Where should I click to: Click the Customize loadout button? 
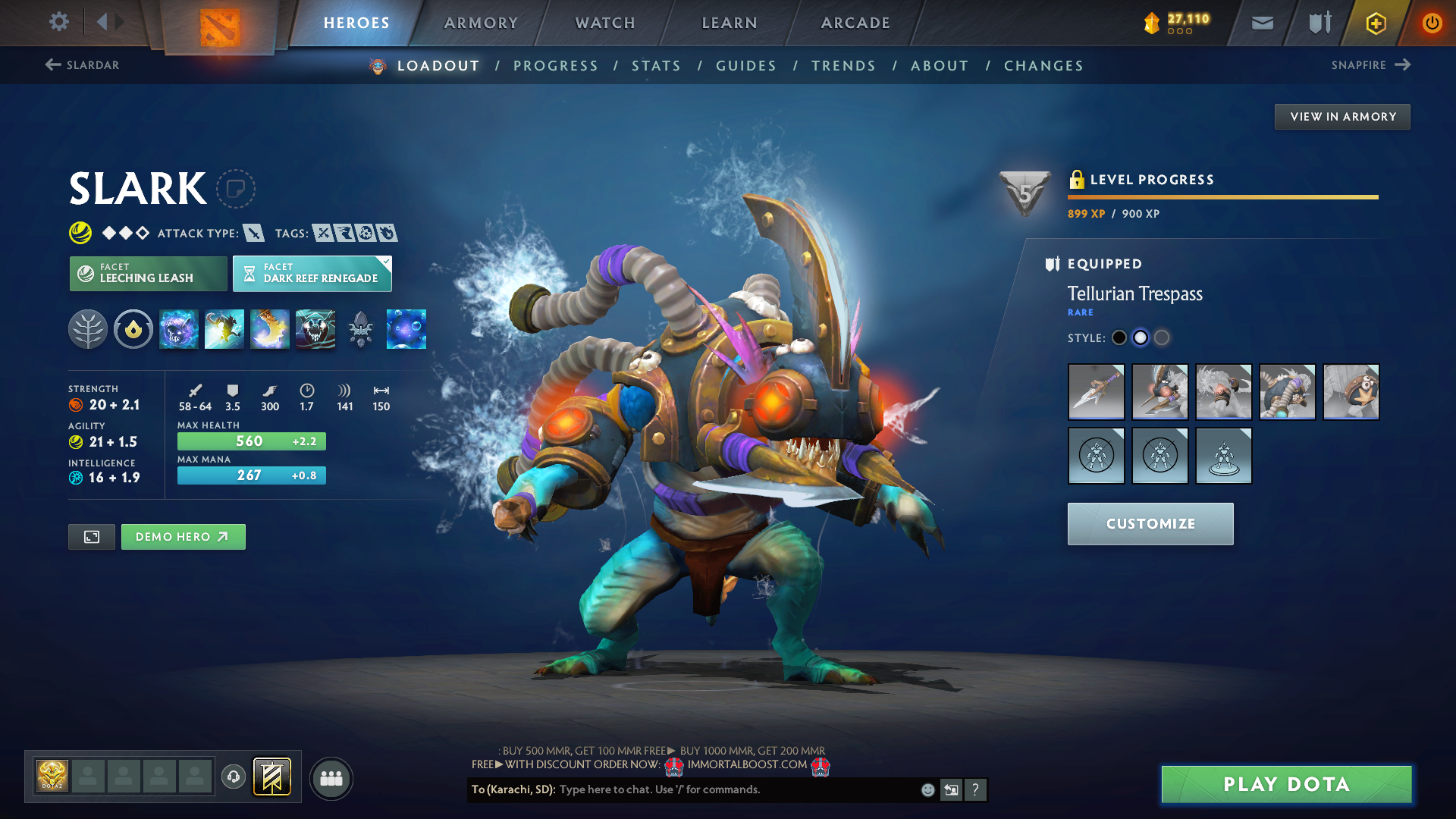point(1150,524)
